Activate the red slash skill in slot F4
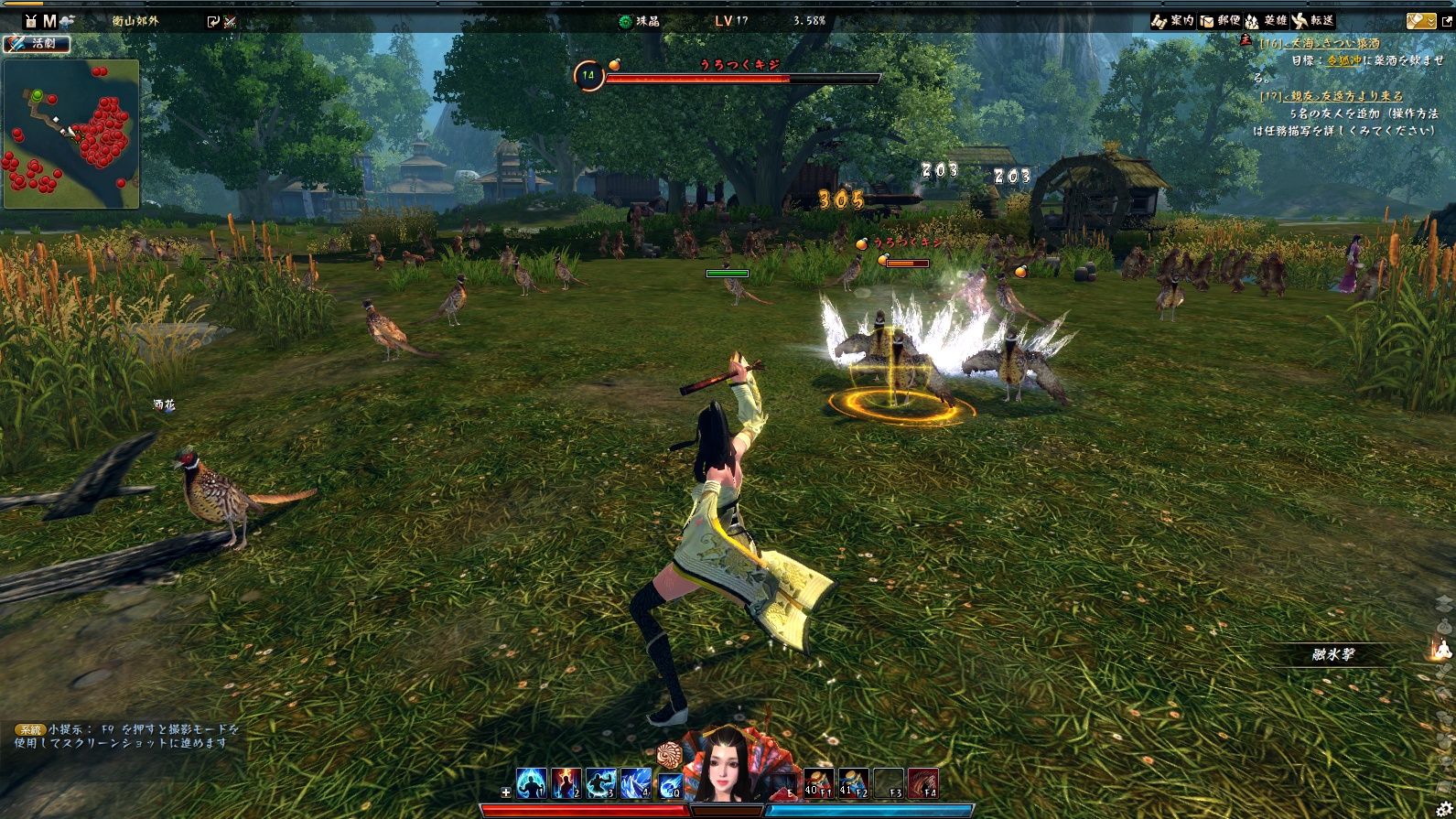The image size is (1456, 819). [922, 783]
